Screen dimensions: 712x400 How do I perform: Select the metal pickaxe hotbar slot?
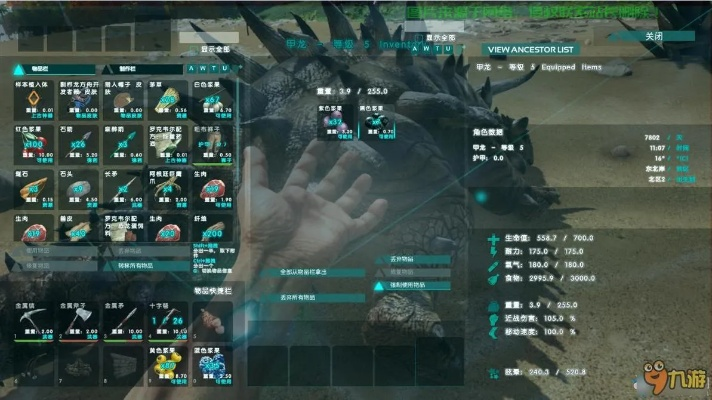pyautogui.click(x=33, y=319)
